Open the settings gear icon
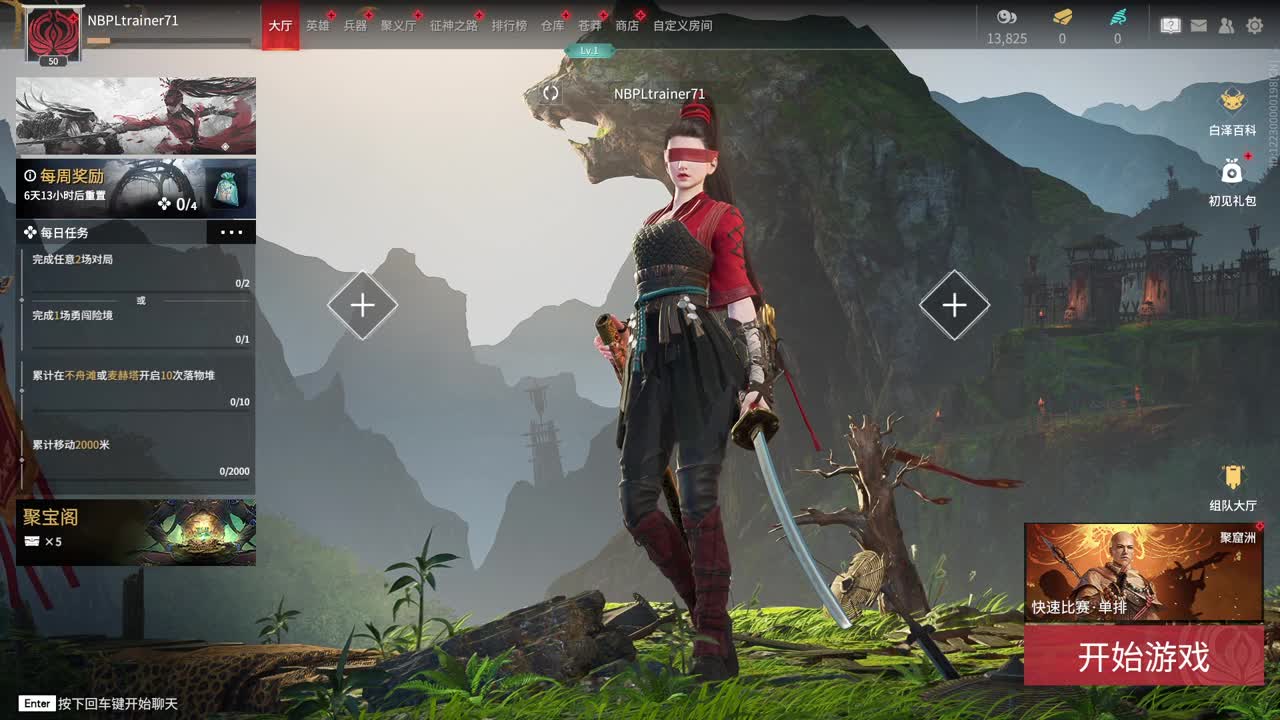 click(x=1254, y=26)
